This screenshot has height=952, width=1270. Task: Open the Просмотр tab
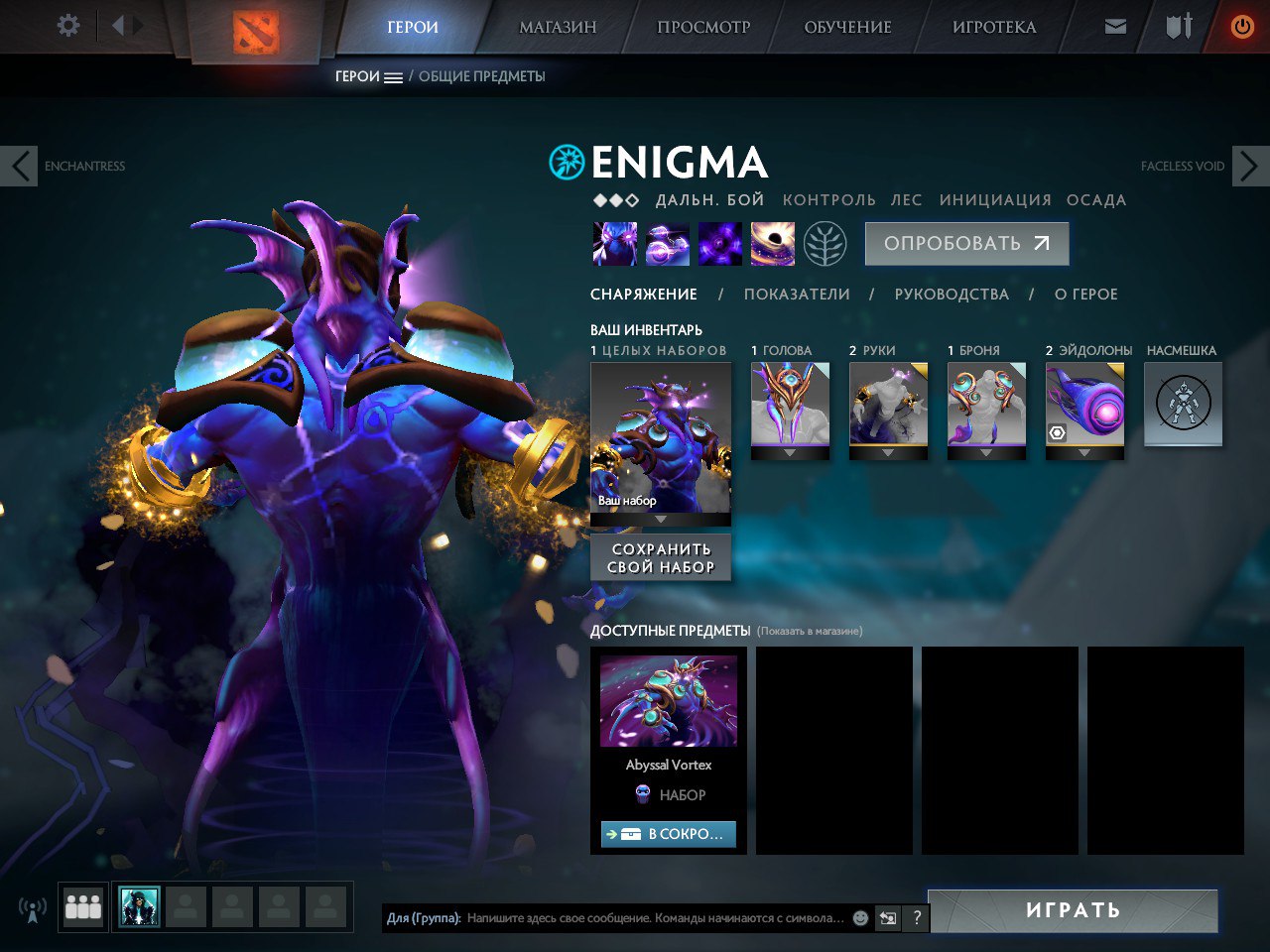click(703, 27)
